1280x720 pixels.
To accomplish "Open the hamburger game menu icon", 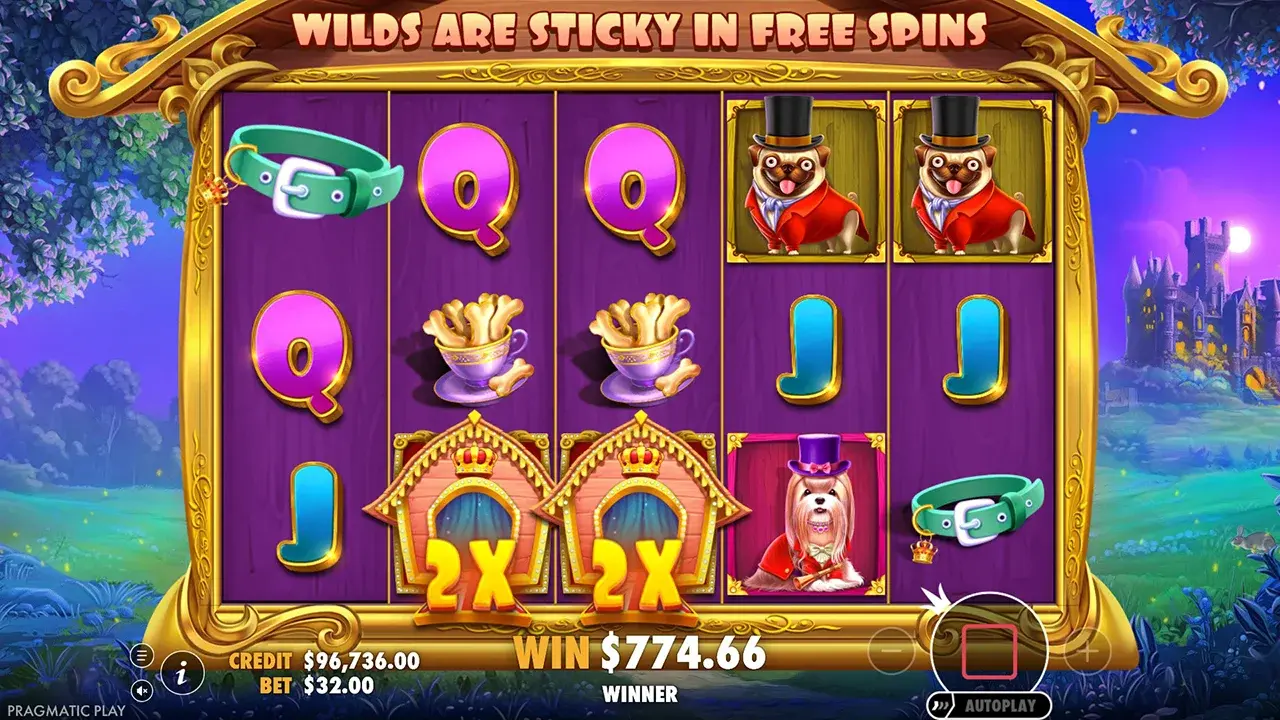I will (x=141, y=656).
